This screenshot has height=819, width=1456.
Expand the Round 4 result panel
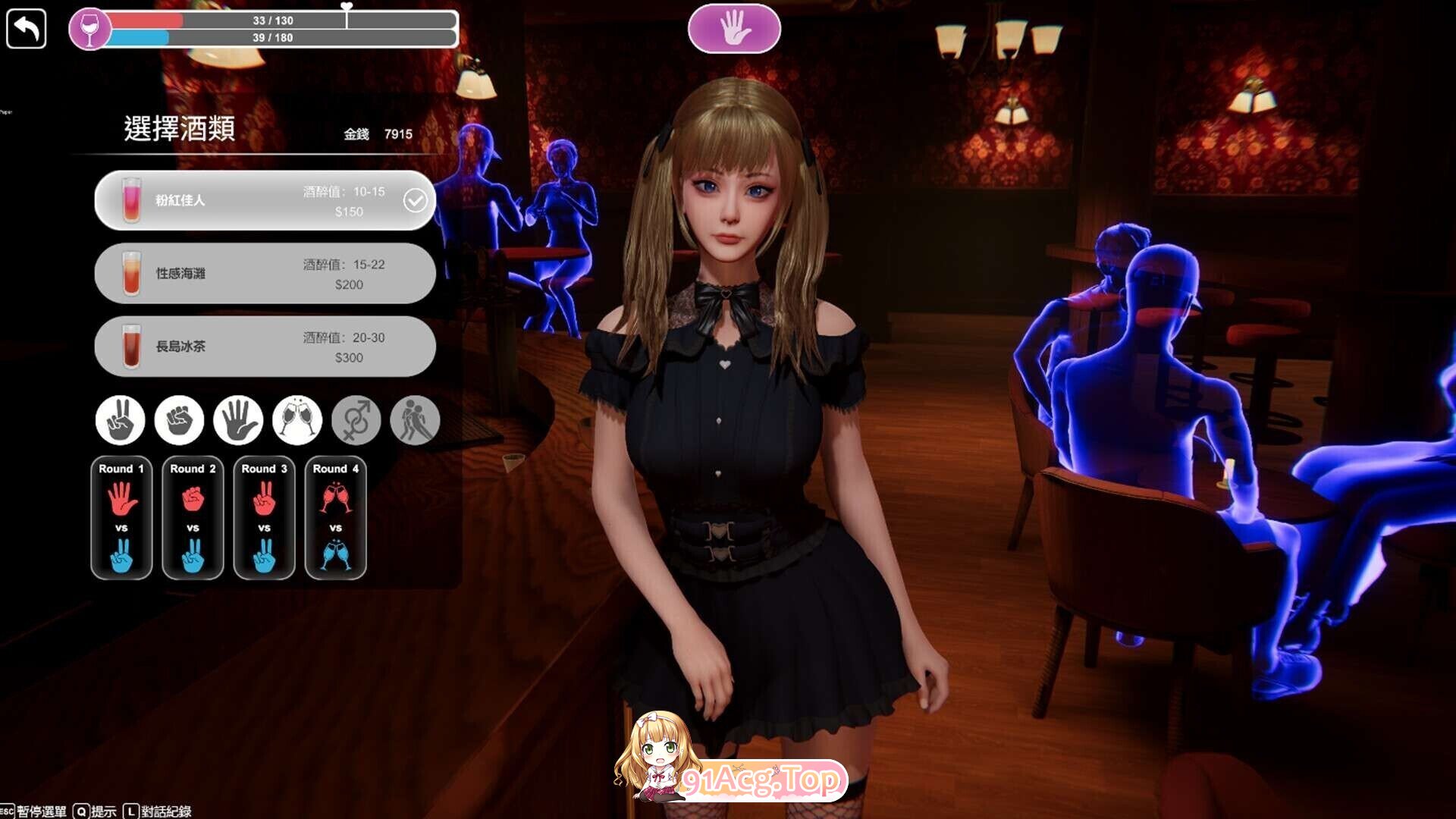[336, 518]
